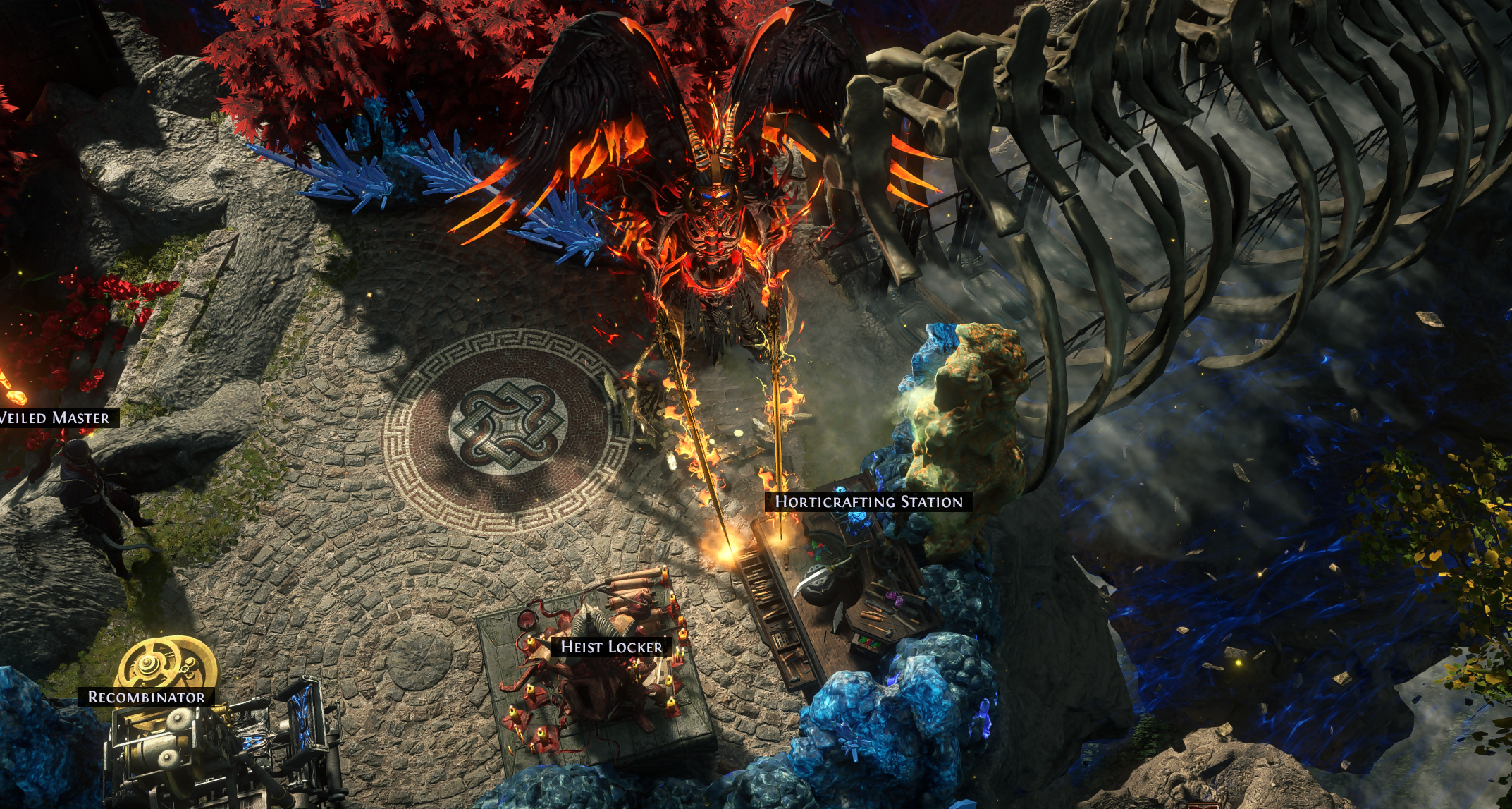Select the Heist Locker nameplate

point(610,647)
